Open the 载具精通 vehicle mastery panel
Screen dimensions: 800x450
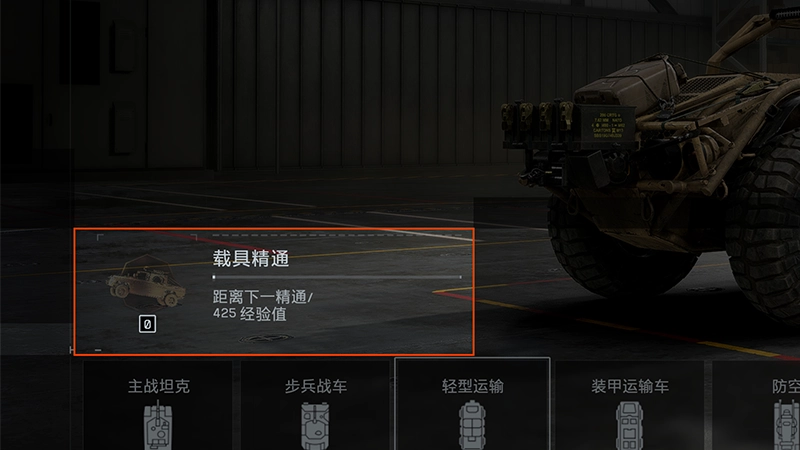(x=272, y=291)
